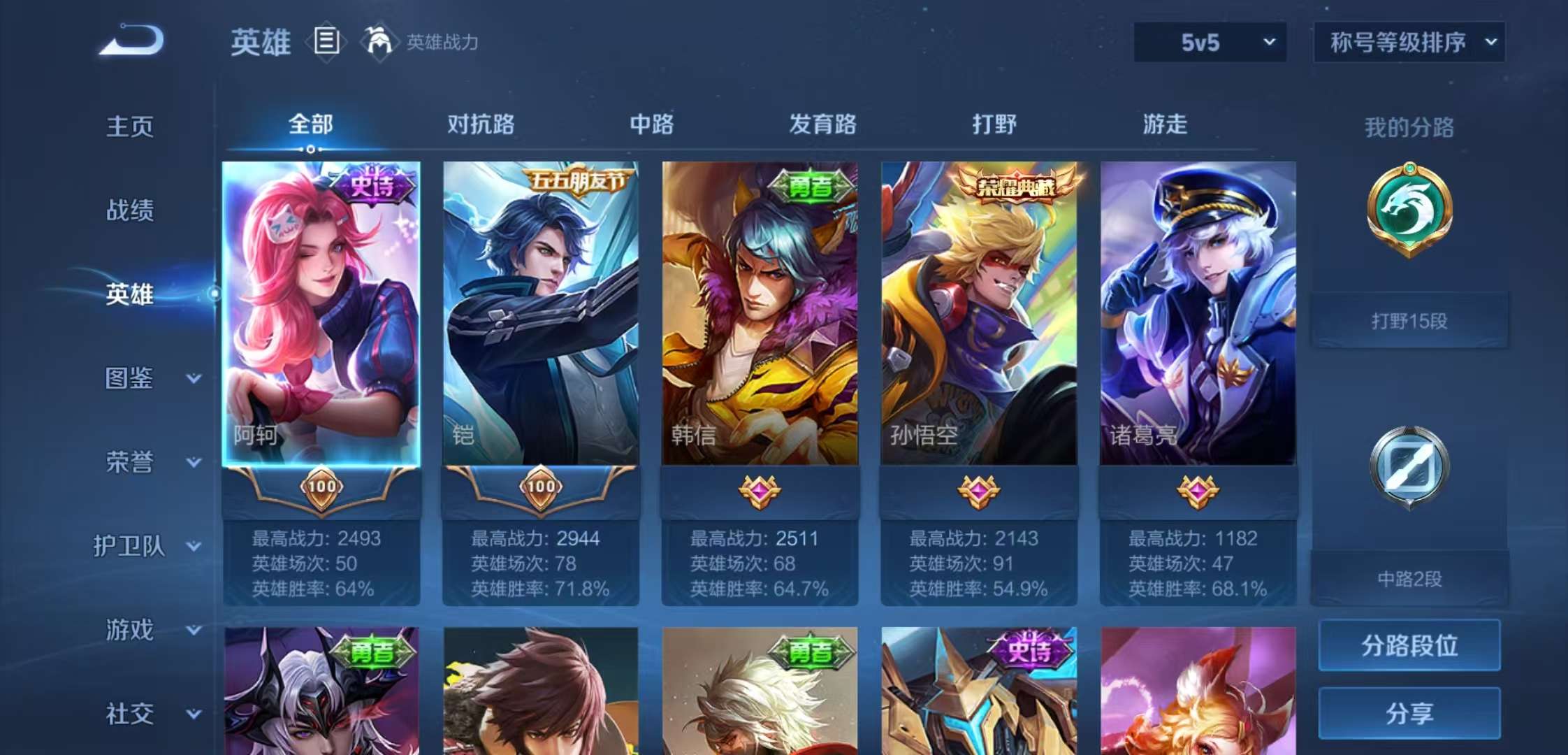Switch to the 打野 tab
This screenshot has width=1568, height=755.
[x=993, y=124]
